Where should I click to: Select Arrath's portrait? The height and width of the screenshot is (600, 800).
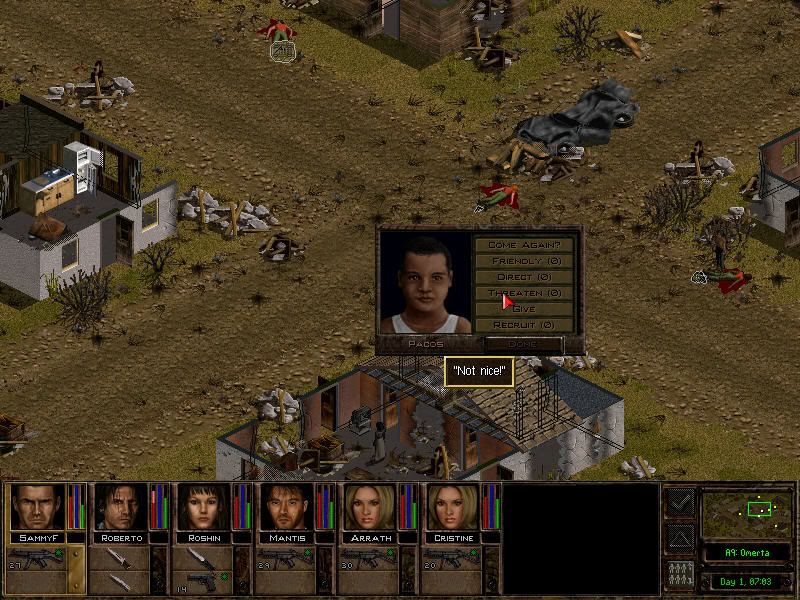369,507
